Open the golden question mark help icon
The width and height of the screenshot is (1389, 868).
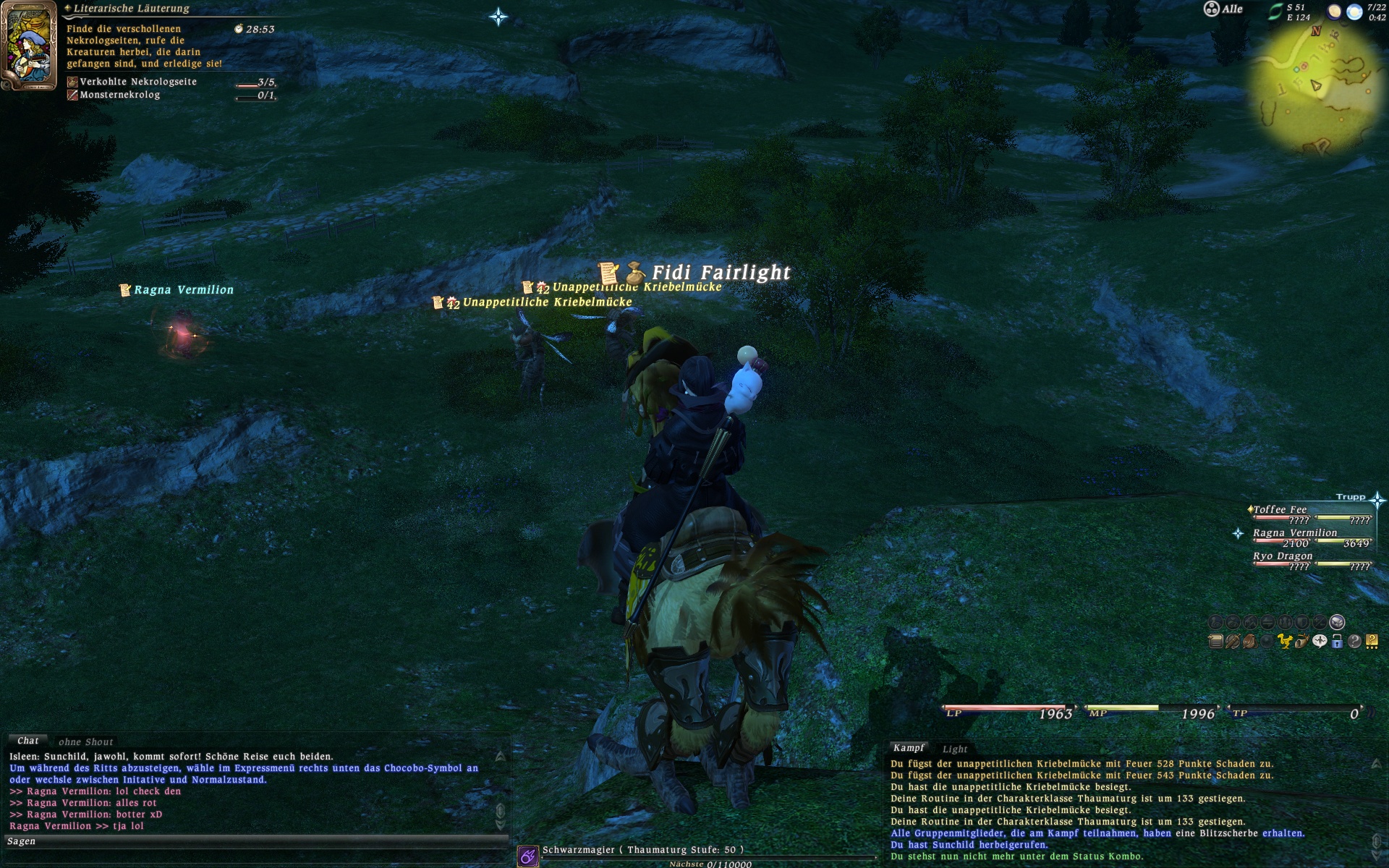point(1372,642)
